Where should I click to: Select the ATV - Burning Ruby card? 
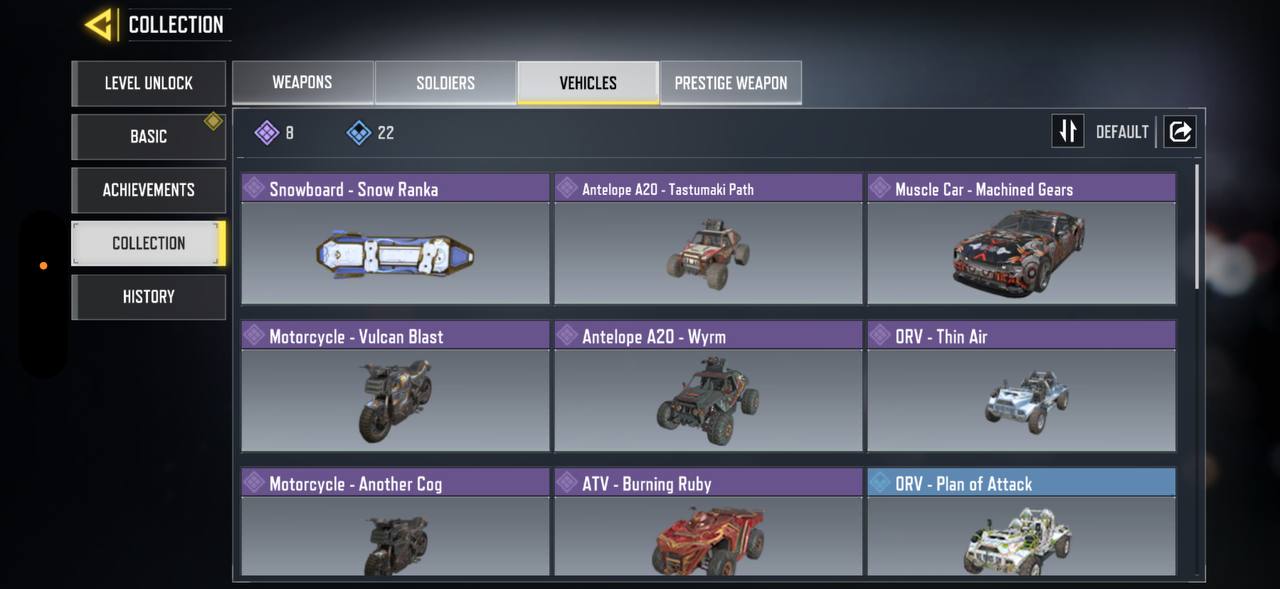[708, 523]
